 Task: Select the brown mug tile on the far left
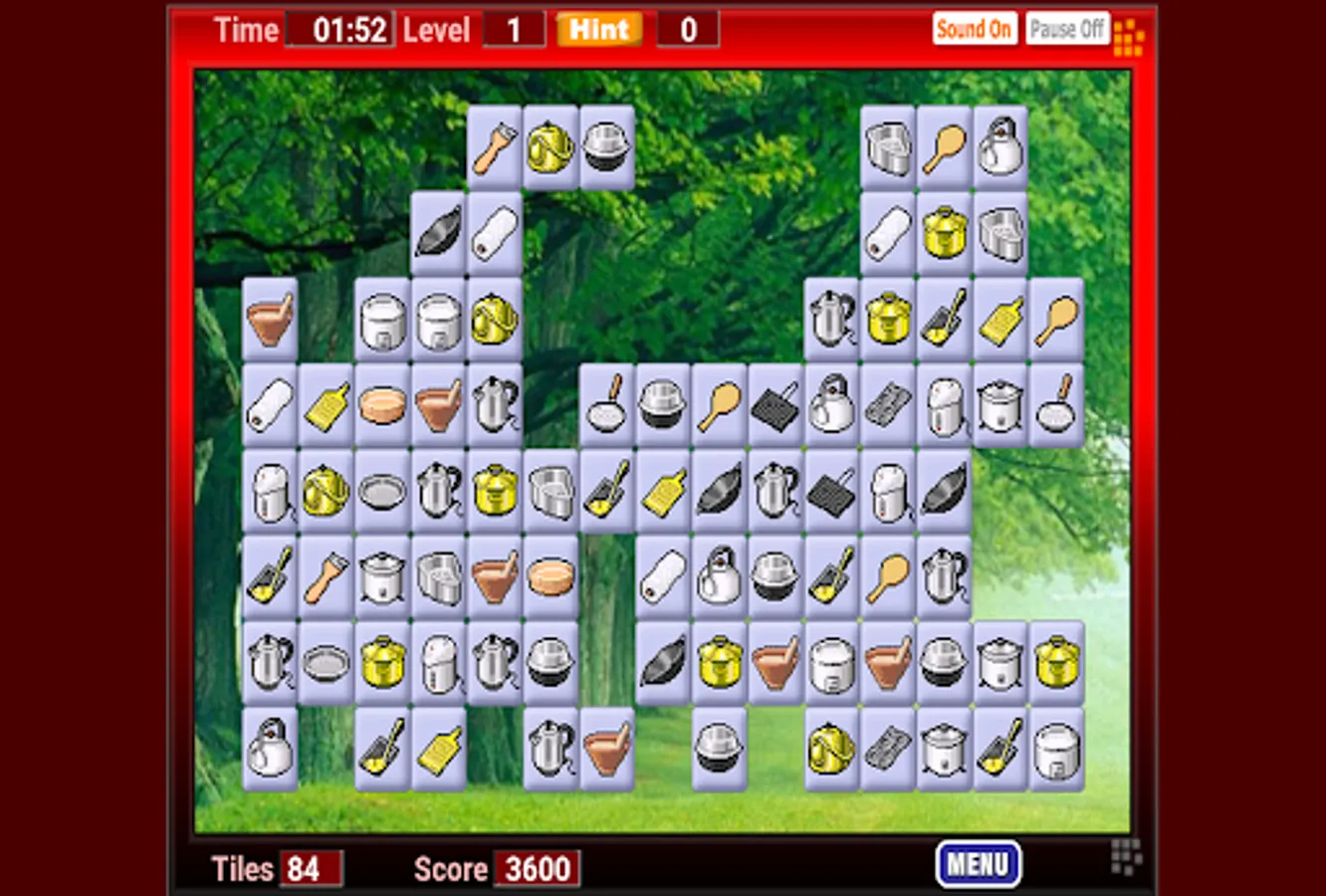(269, 319)
